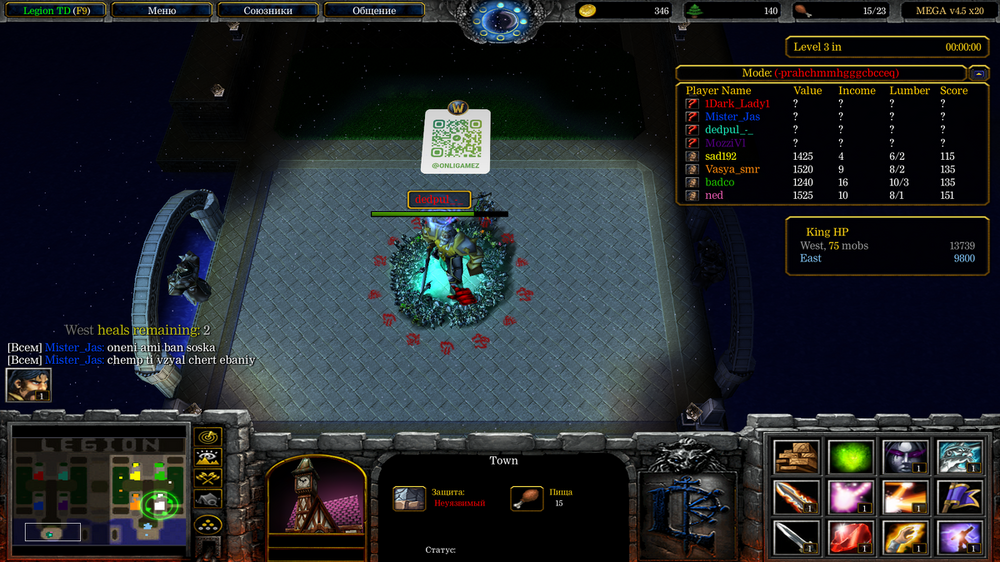Activate the green glowing orb ability
1000x562 pixels.
pyautogui.click(x=851, y=457)
